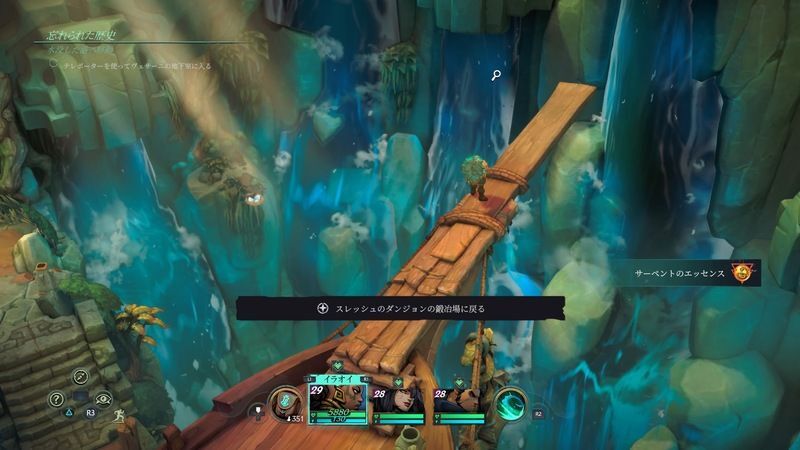Activate the green swirl dungeon ability
Viewport: 800px width, 450px height.
[x=511, y=404]
